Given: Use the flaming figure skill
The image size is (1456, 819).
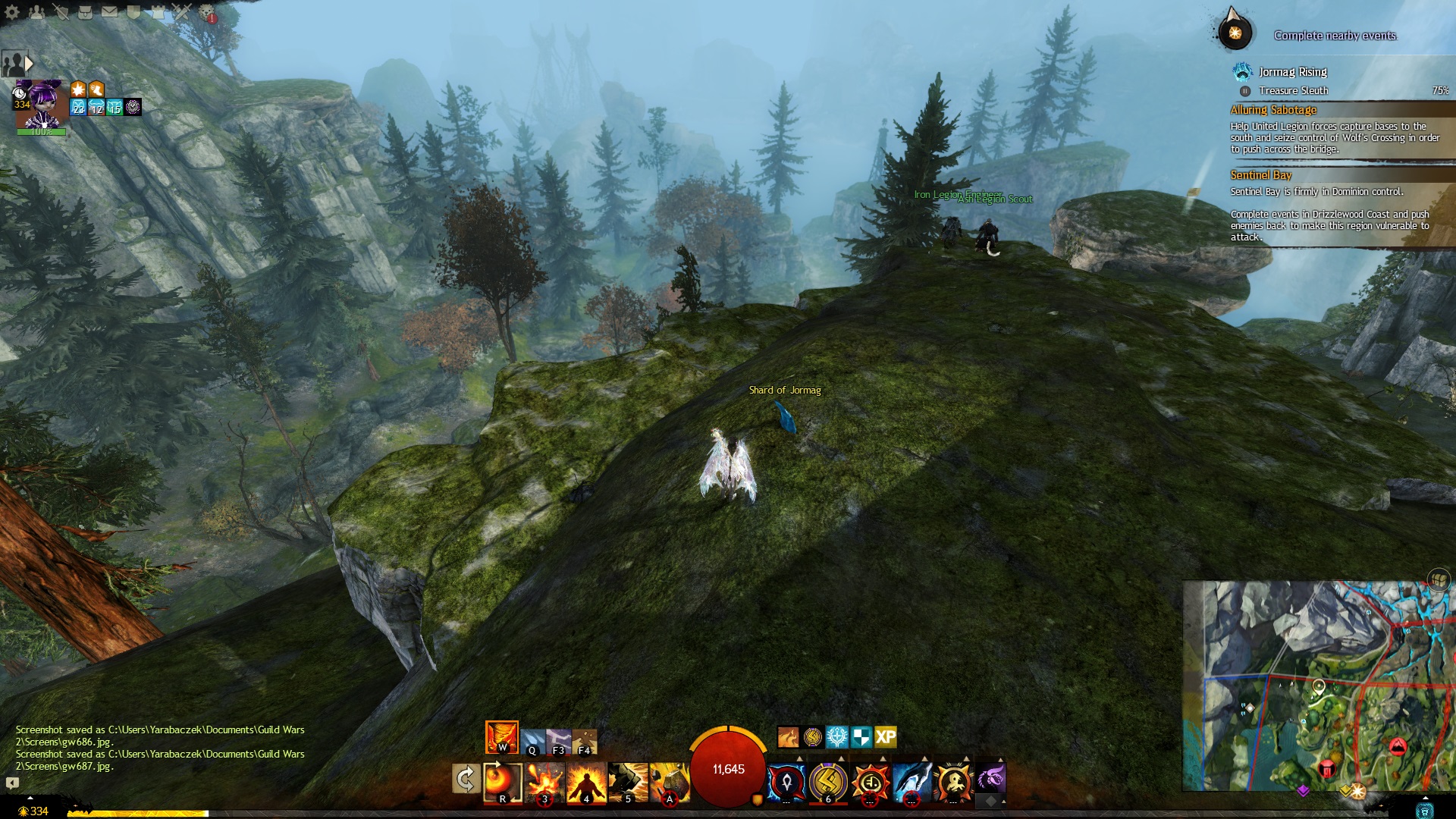Looking at the screenshot, I should [586, 783].
